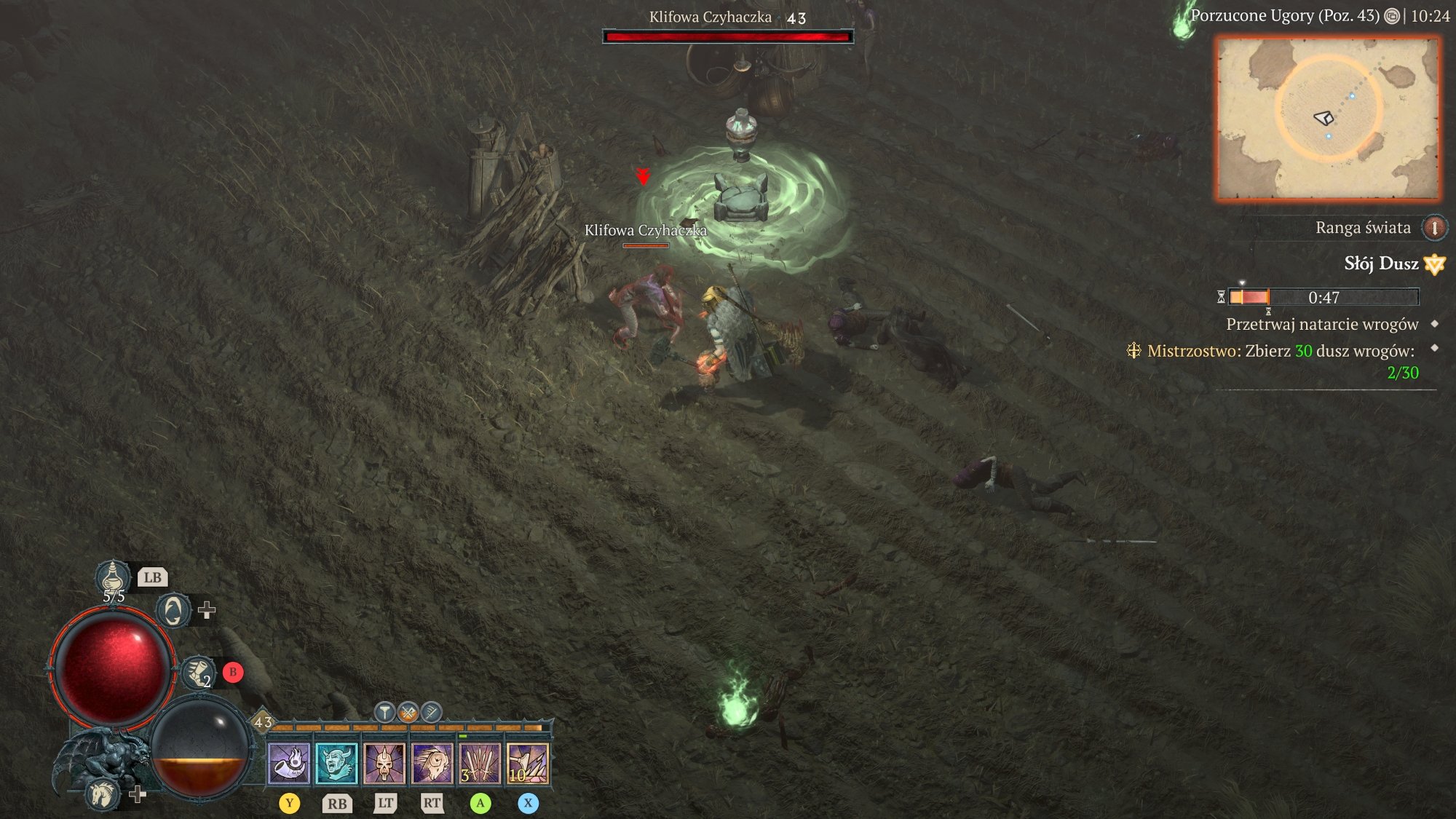Trigger the spiked skull skill

[x=384, y=764]
